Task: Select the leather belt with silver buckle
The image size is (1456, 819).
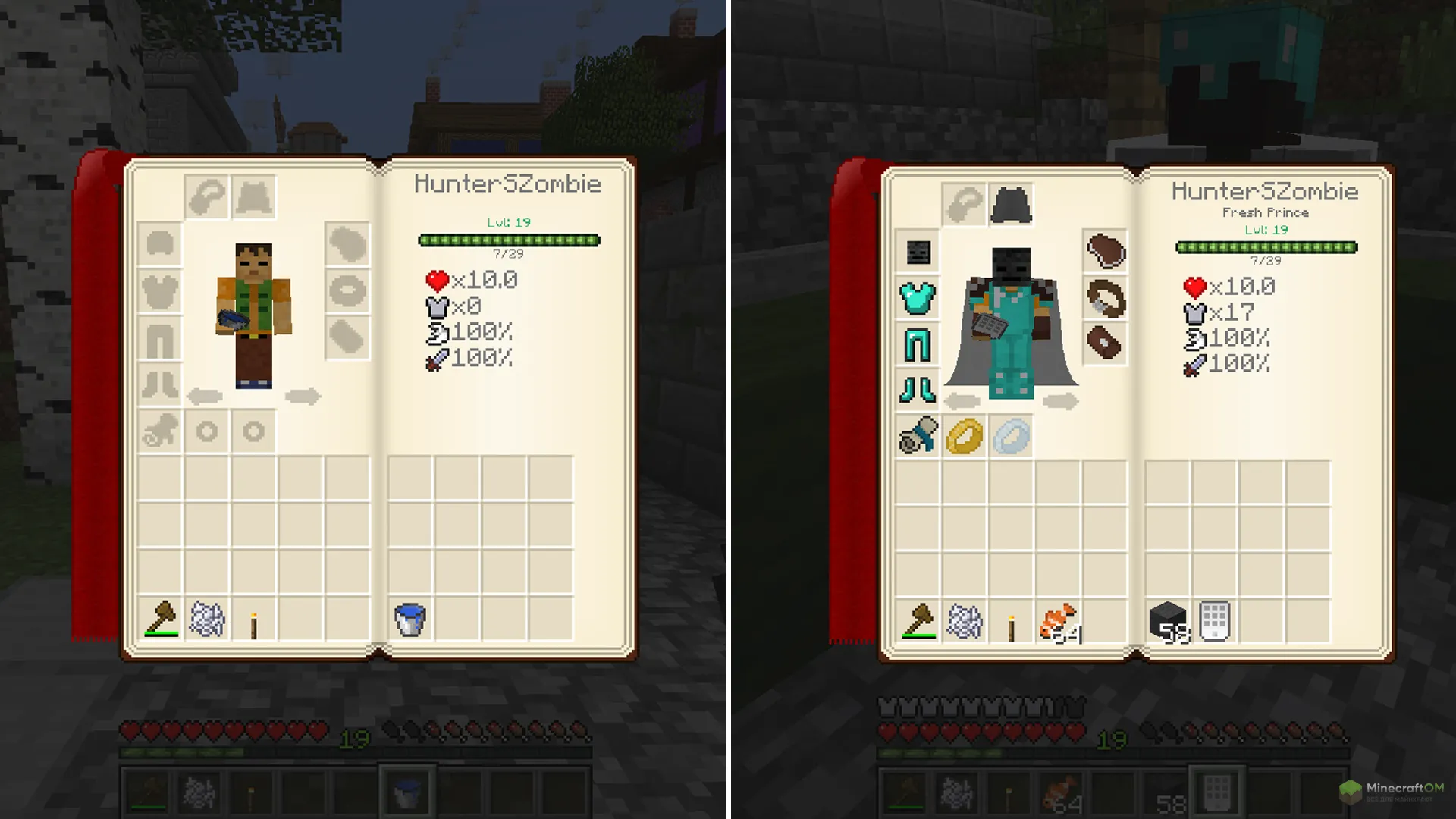Action: 1105,298
